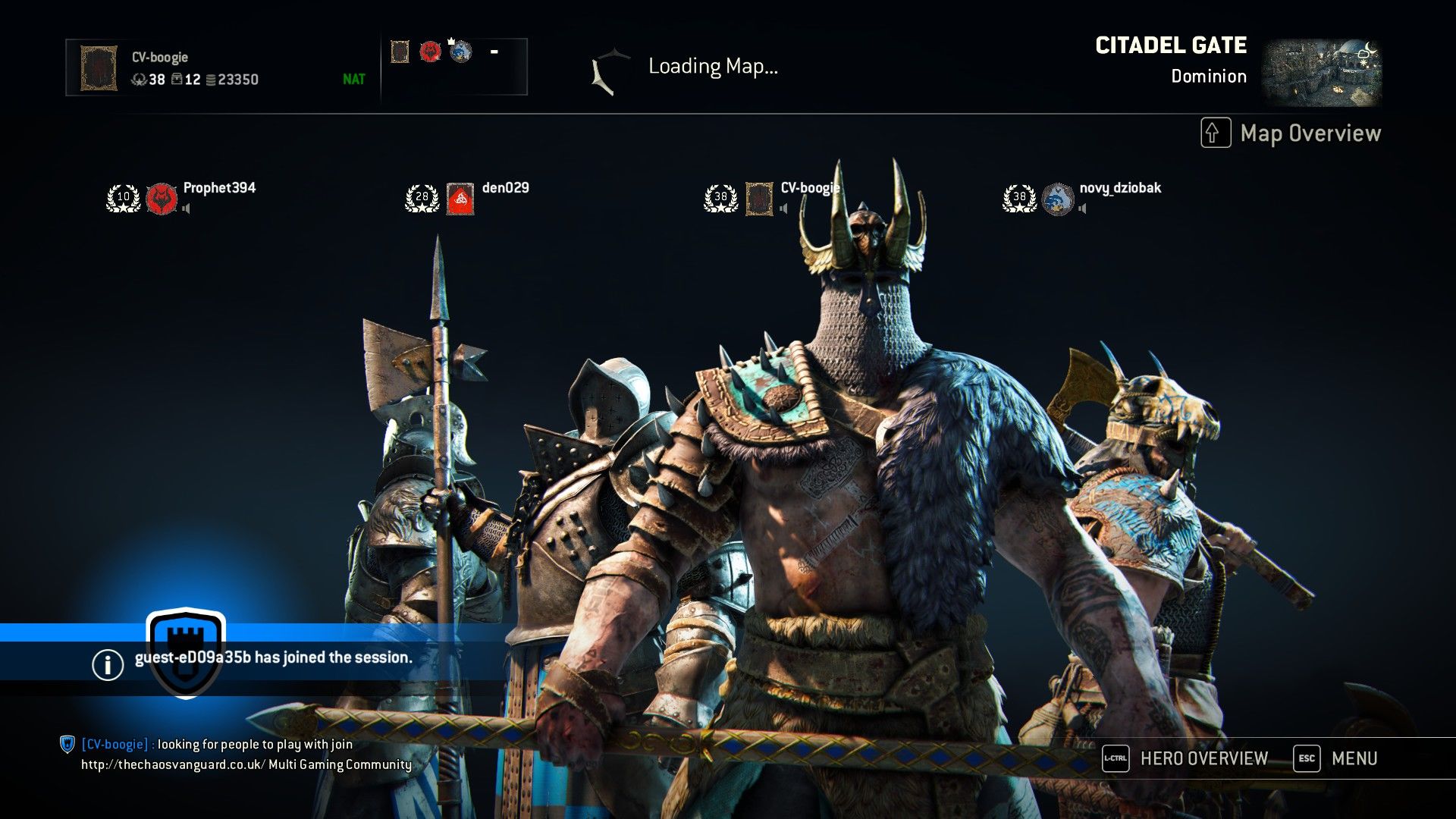Click the group emblems panel
The height and width of the screenshot is (819, 1456).
click(x=453, y=67)
